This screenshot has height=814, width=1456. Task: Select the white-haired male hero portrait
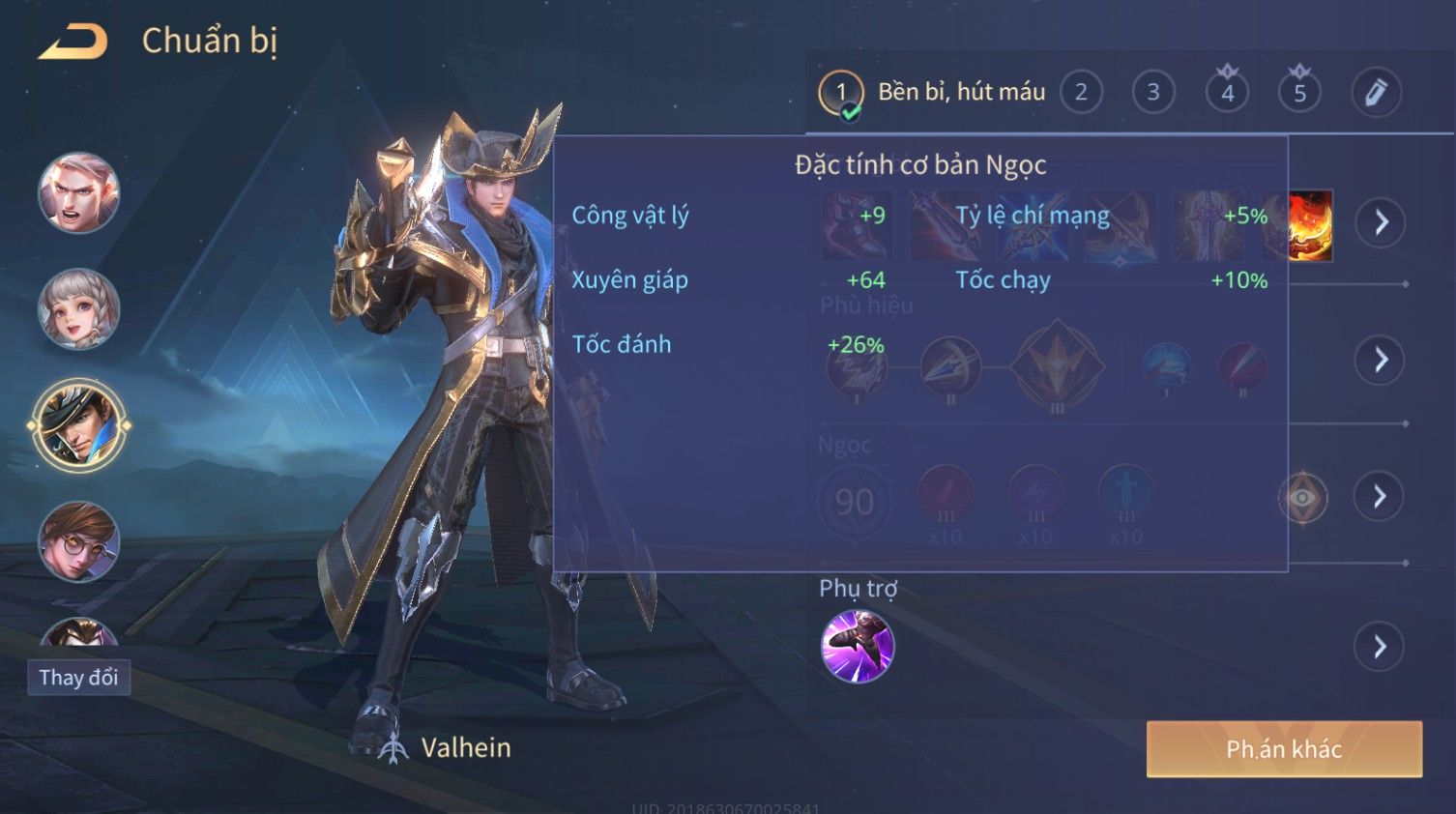coord(78,192)
